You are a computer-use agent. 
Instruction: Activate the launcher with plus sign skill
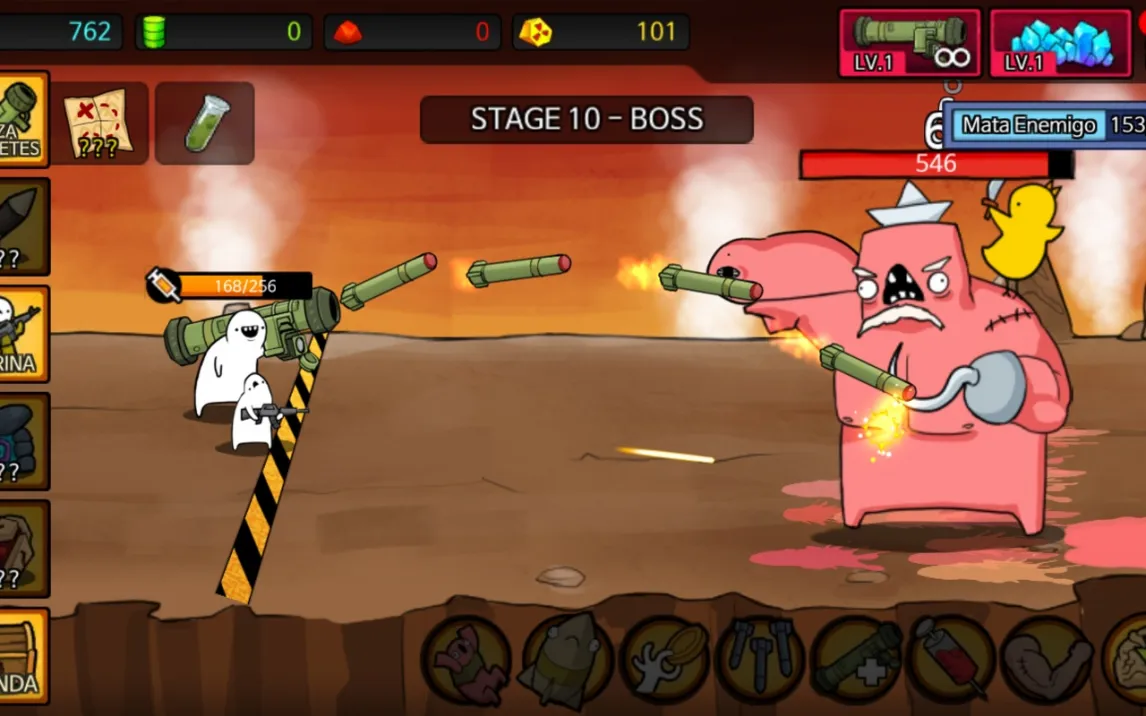pos(856,662)
